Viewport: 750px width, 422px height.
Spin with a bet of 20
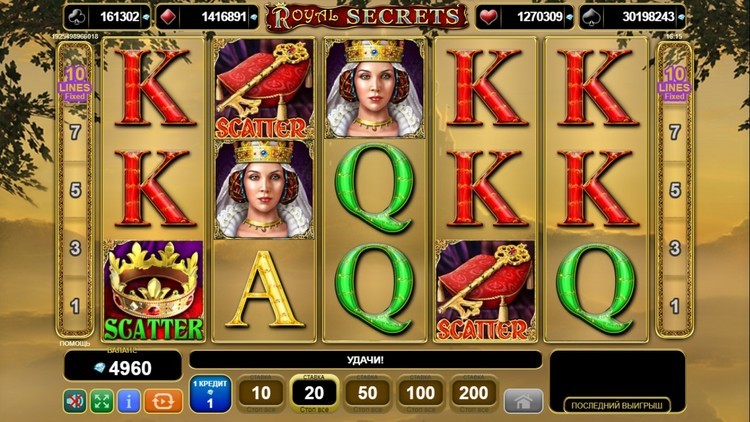click(x=315, y=393)
